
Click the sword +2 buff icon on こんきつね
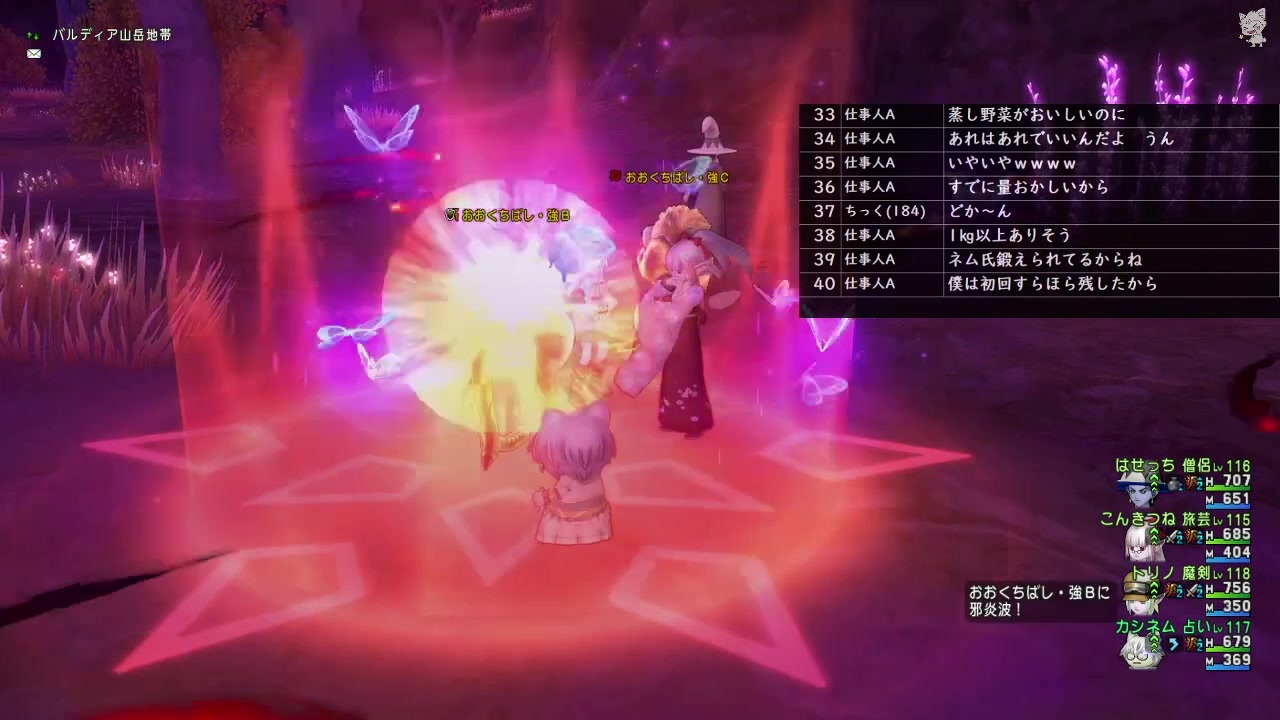(x=1175, y=538)
